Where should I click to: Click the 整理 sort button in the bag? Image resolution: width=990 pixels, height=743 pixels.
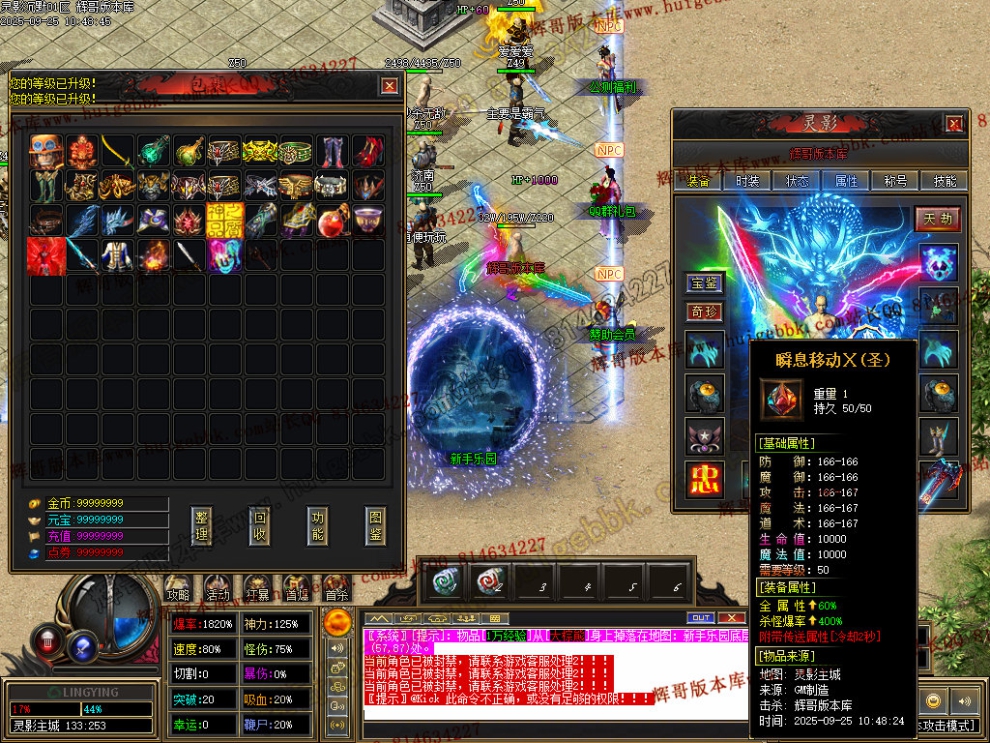[202, 525]
